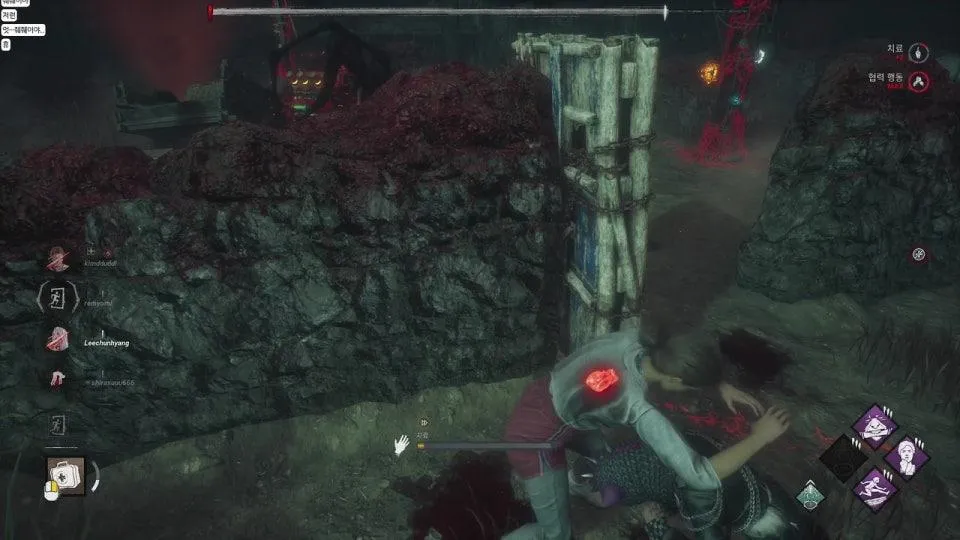Click the 협력 행동 cooperative action icon

pyautogui.click(x=920, y=82)
